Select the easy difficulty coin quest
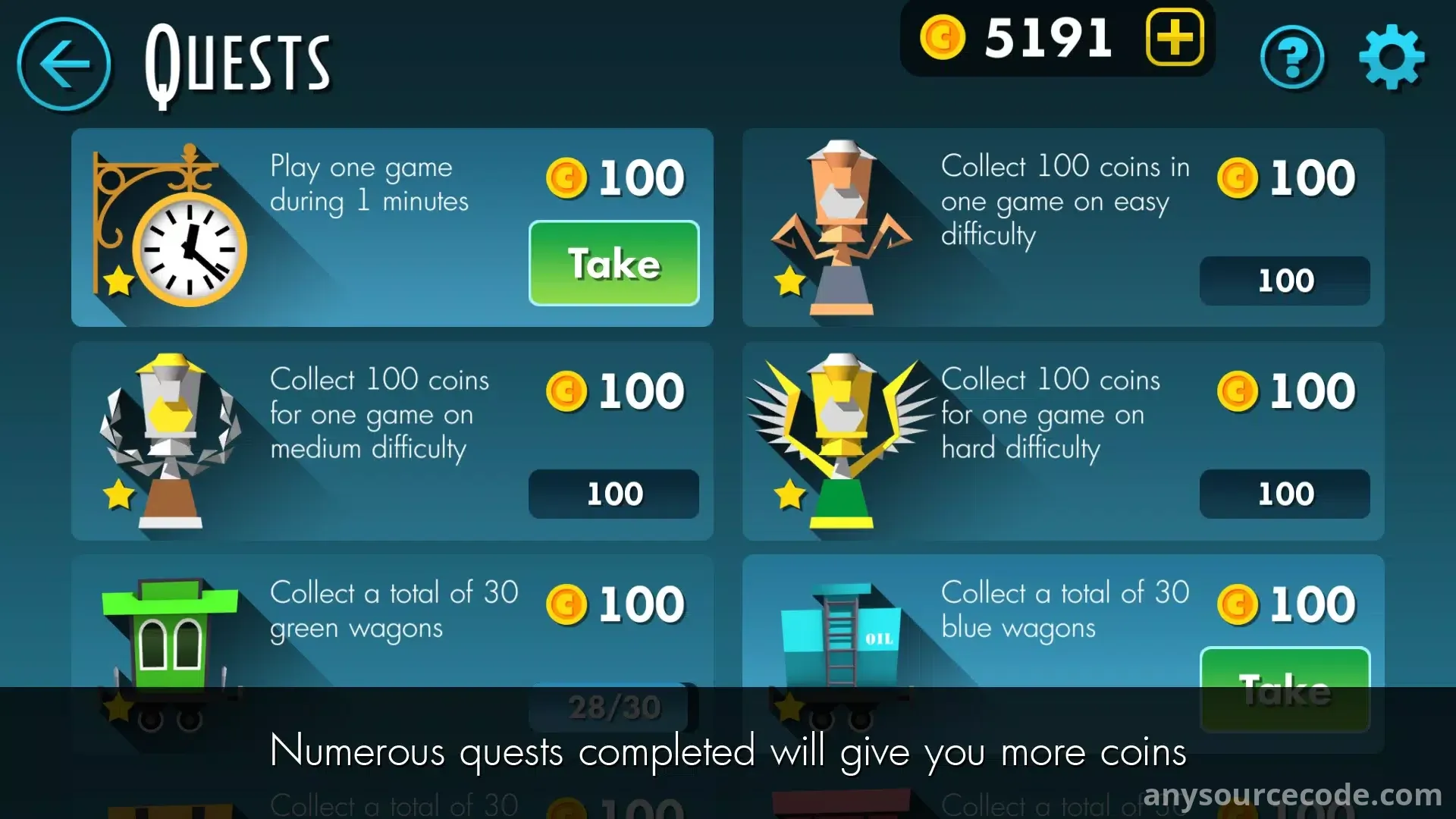1456x819 pixels. 1062,227
